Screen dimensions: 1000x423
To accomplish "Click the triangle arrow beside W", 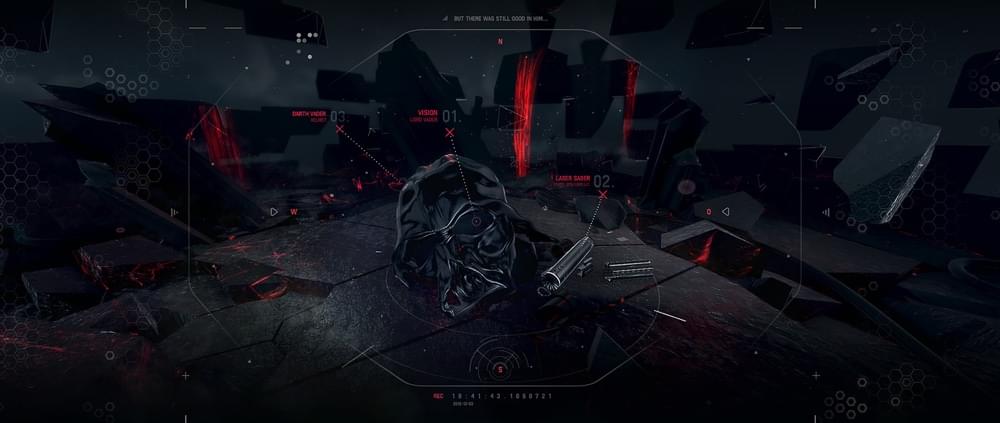I will pyautogui.click(x=274, y=212).
